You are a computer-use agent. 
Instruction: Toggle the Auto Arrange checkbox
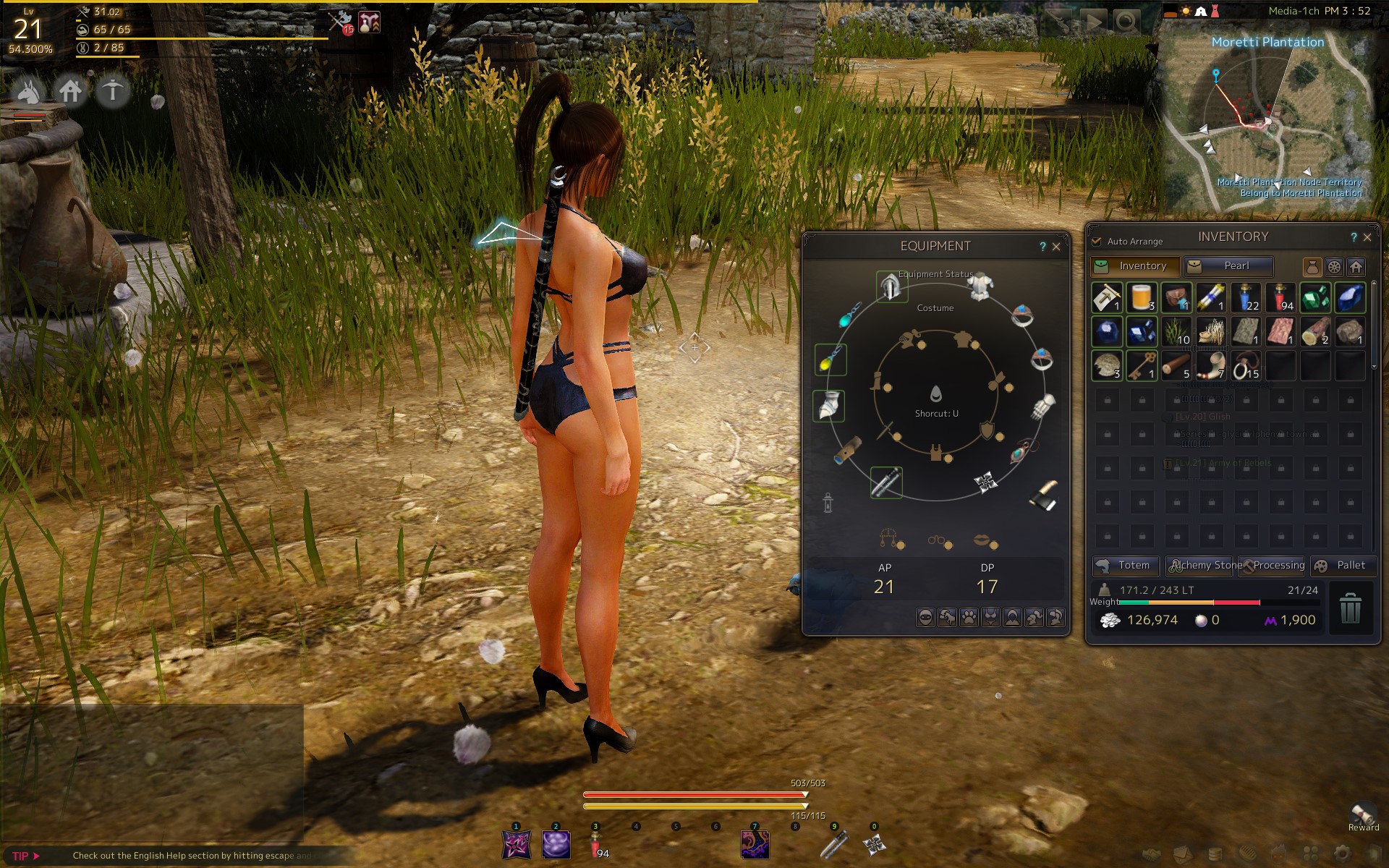tap(1097, 241)
